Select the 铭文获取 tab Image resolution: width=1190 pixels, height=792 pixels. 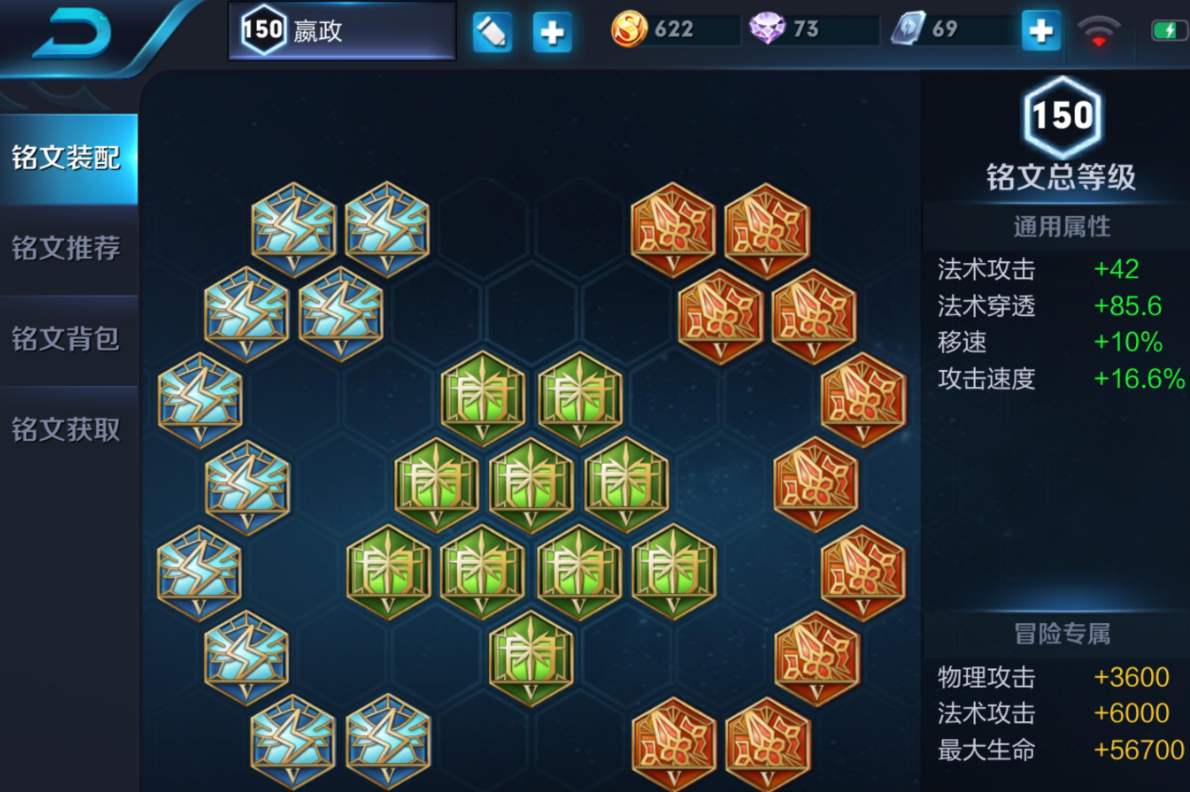click(67, 430)
